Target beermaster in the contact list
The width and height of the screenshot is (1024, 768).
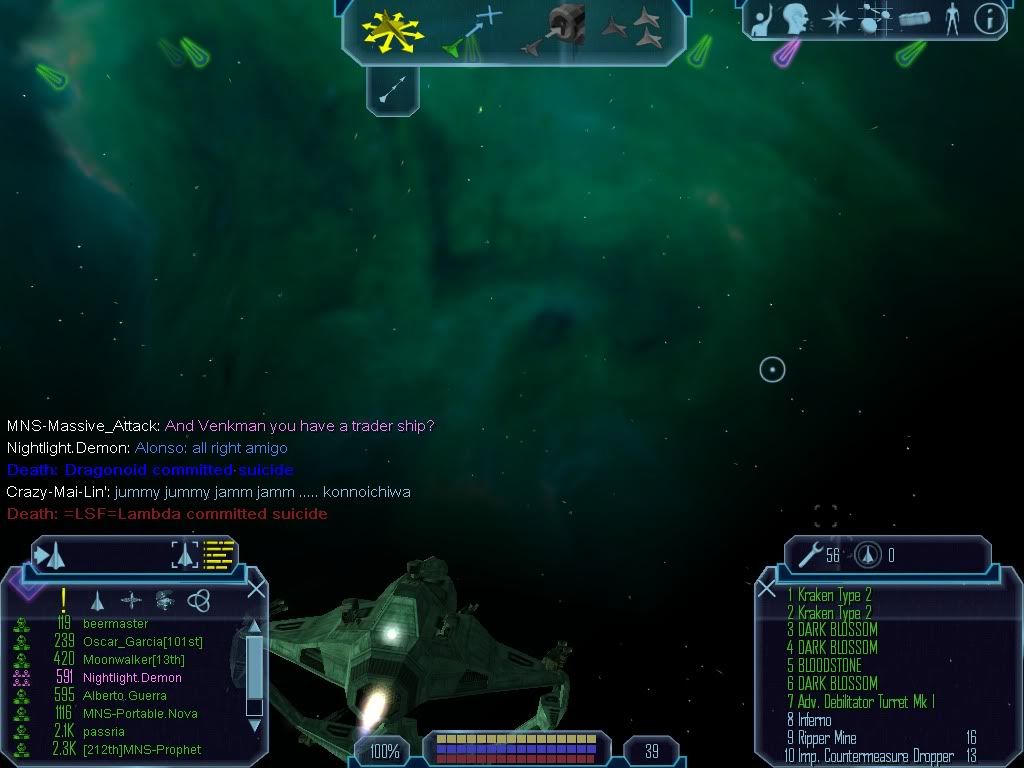point(115,624)
